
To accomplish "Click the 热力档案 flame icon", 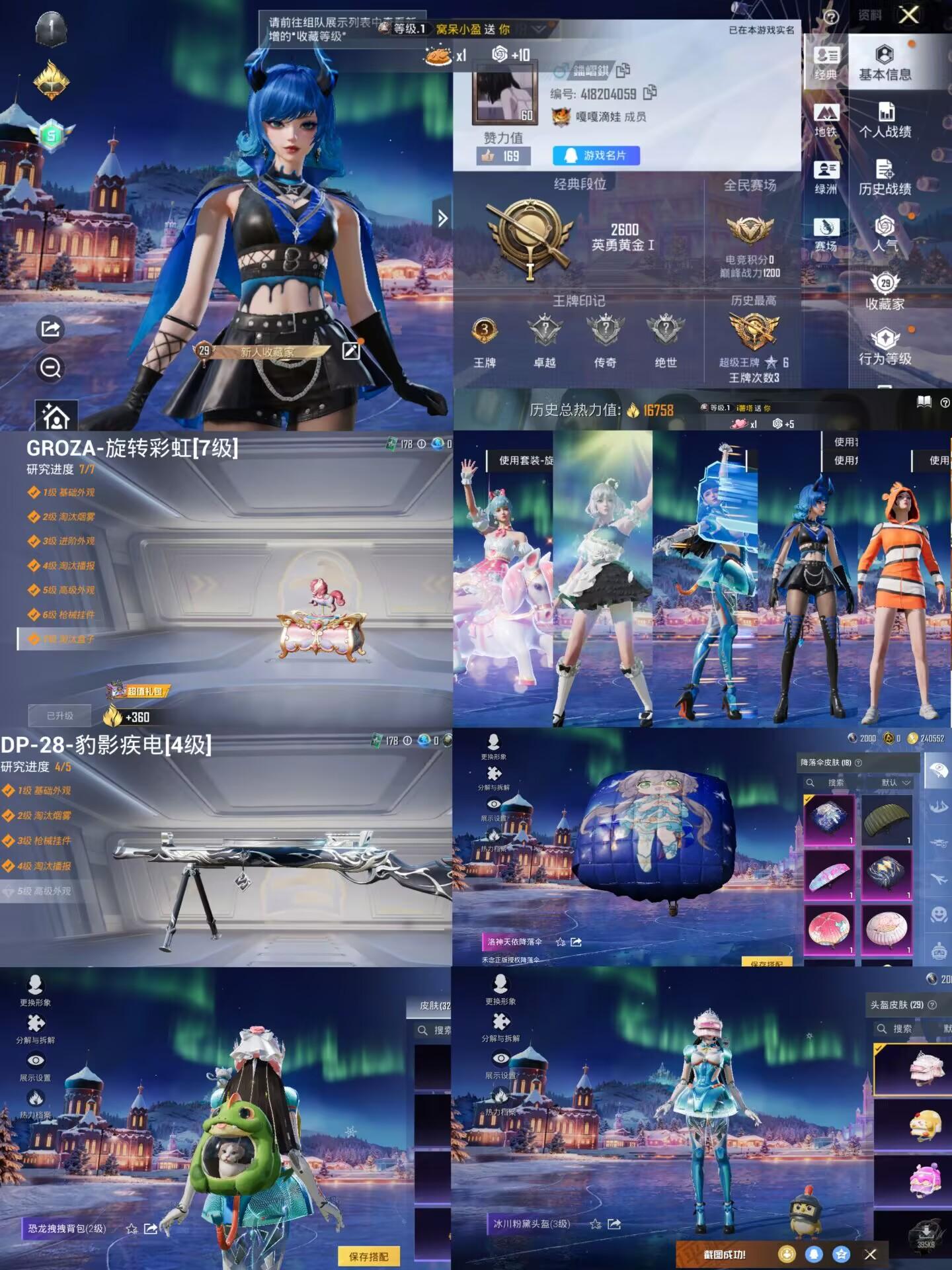I will click(x=493, y=837).
